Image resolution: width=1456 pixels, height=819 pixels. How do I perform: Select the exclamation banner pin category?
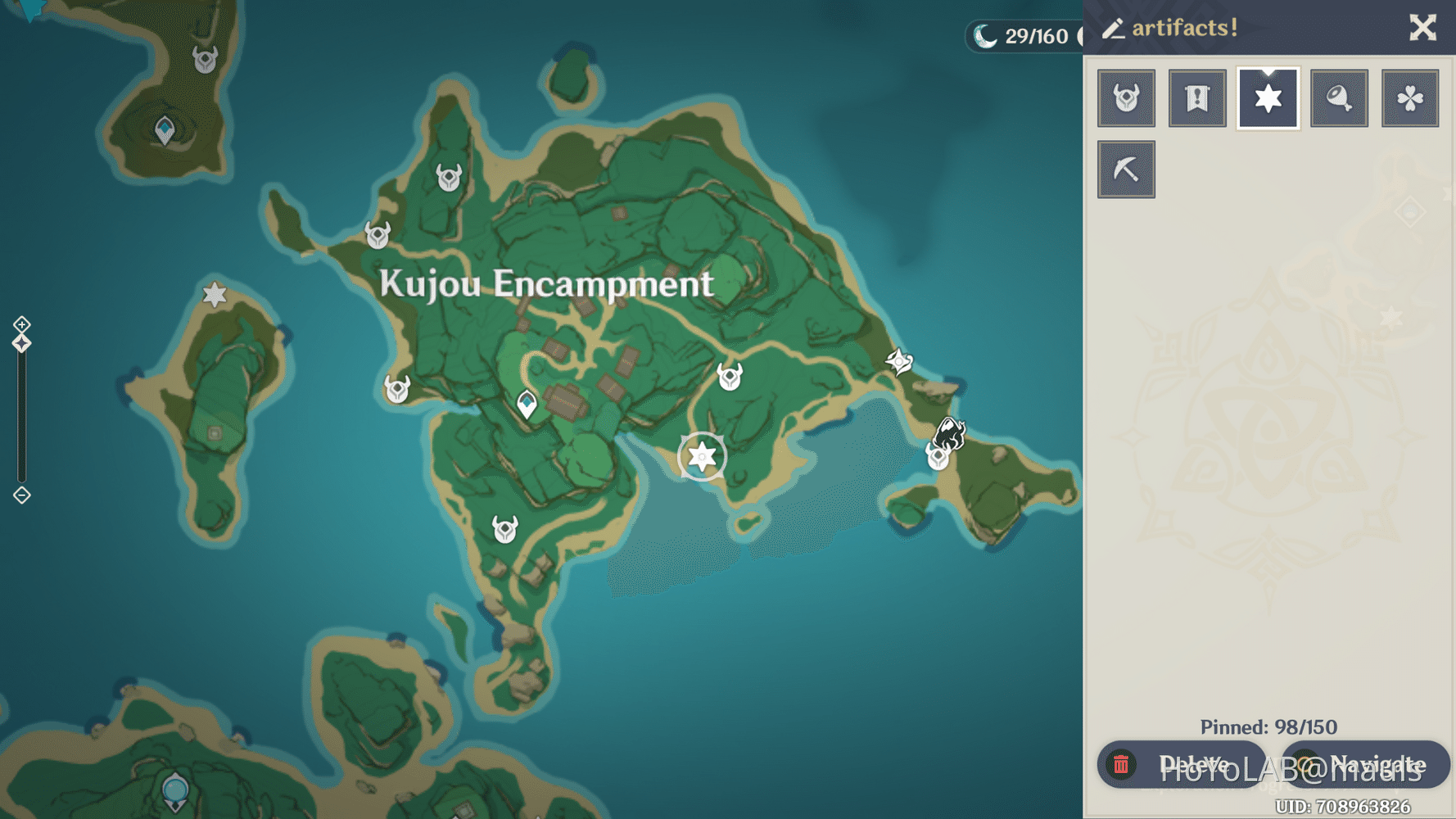click(x=1197, y=97)
